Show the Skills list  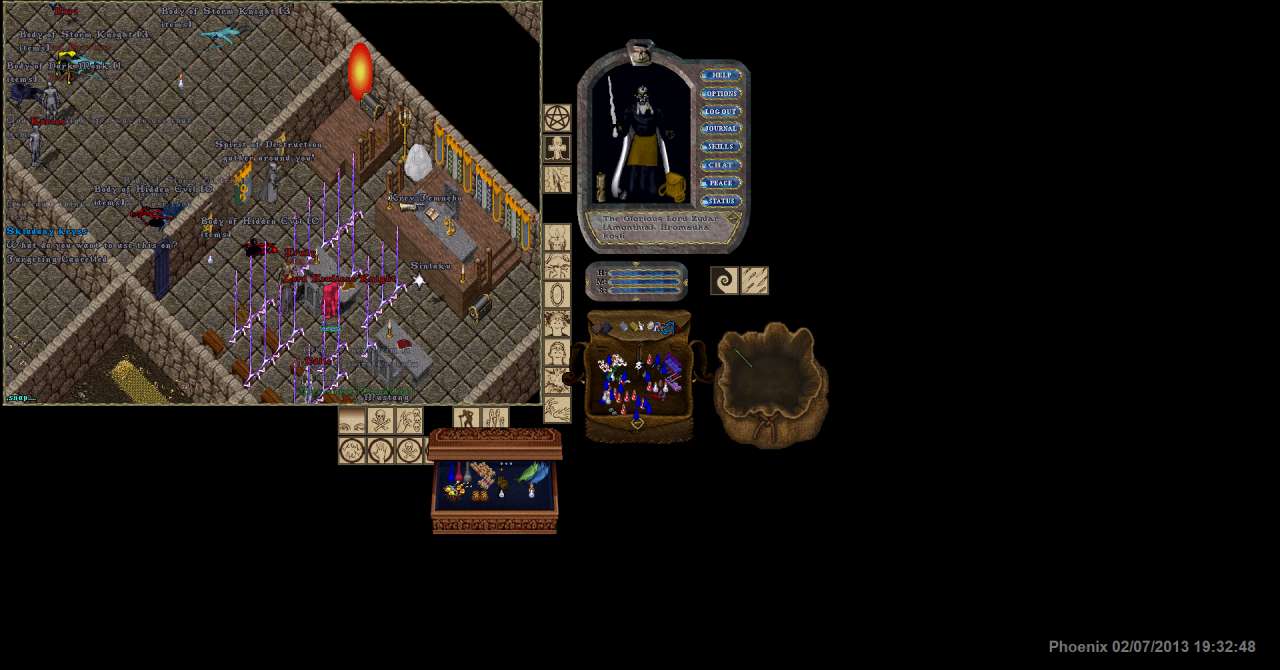coord(720,147)
